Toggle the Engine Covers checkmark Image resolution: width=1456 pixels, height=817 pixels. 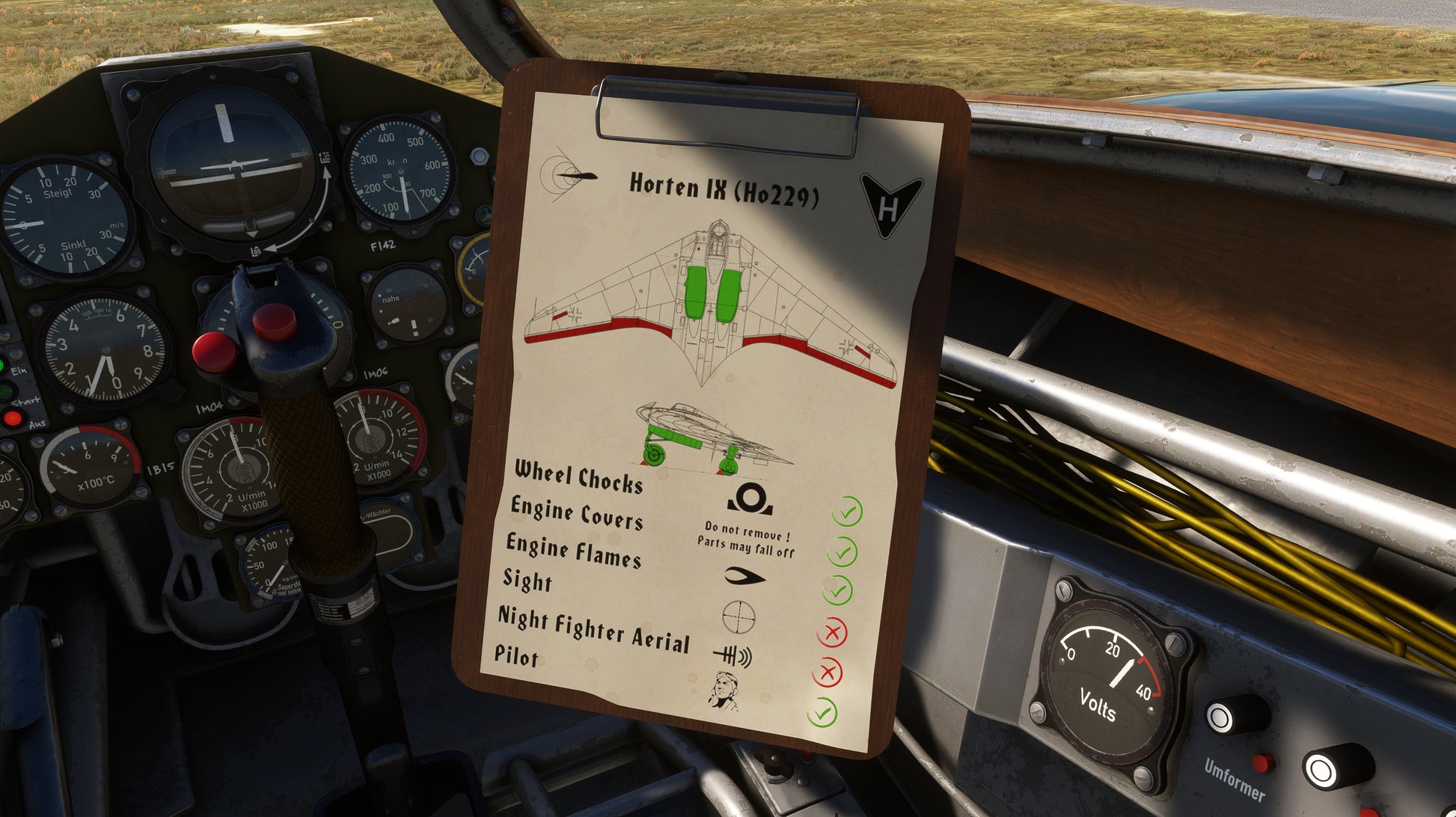tap(842, 552)
